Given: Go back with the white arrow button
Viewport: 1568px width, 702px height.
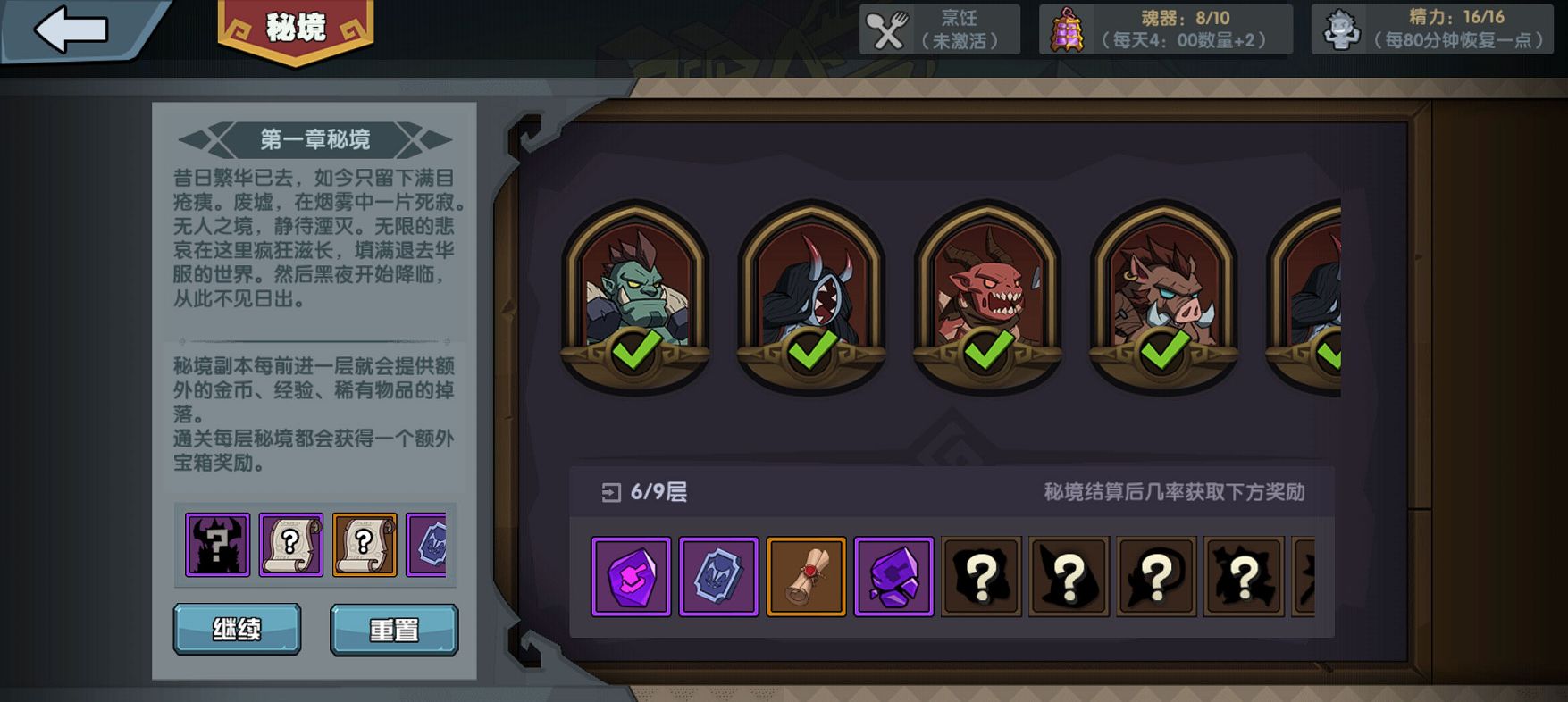Looking at the screenshot, I should tap(71, 30).
